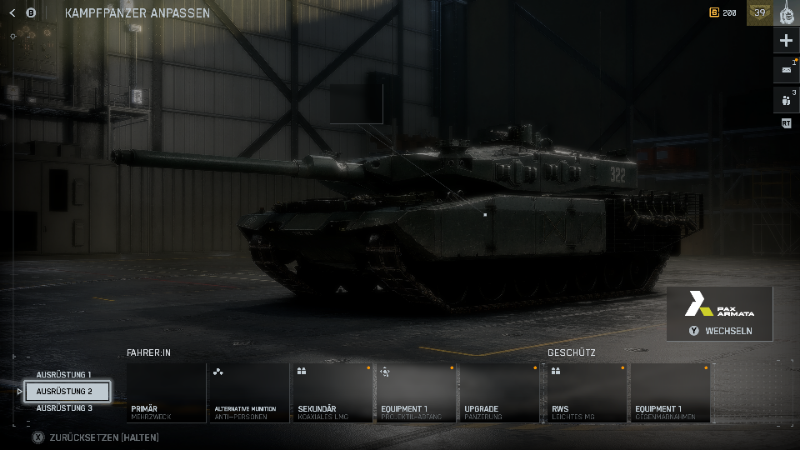Click the plus button in the sidebar
The image size is (800, 450).
(x=786, y=41)
